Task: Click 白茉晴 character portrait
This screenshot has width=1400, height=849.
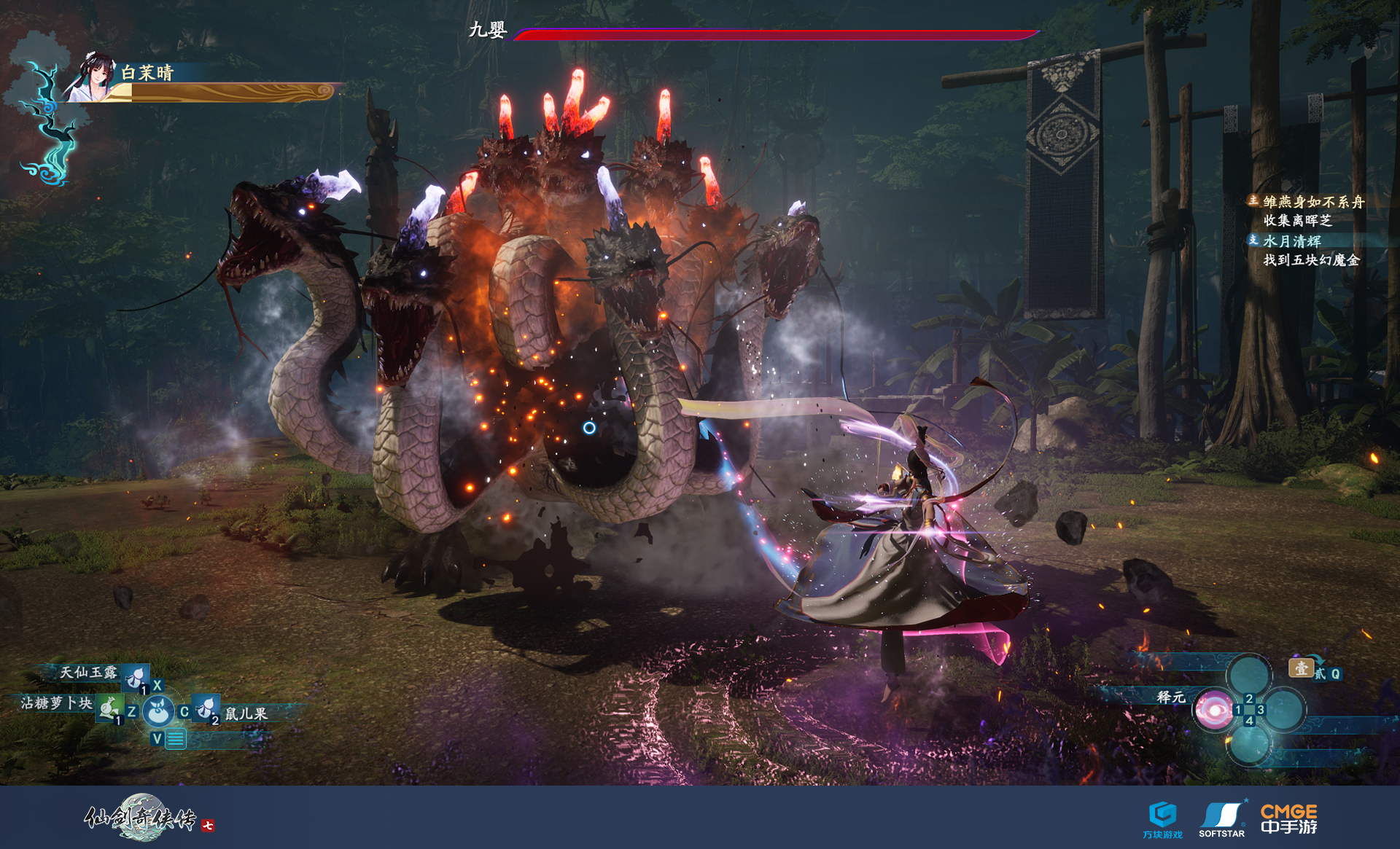Action: 93,77
